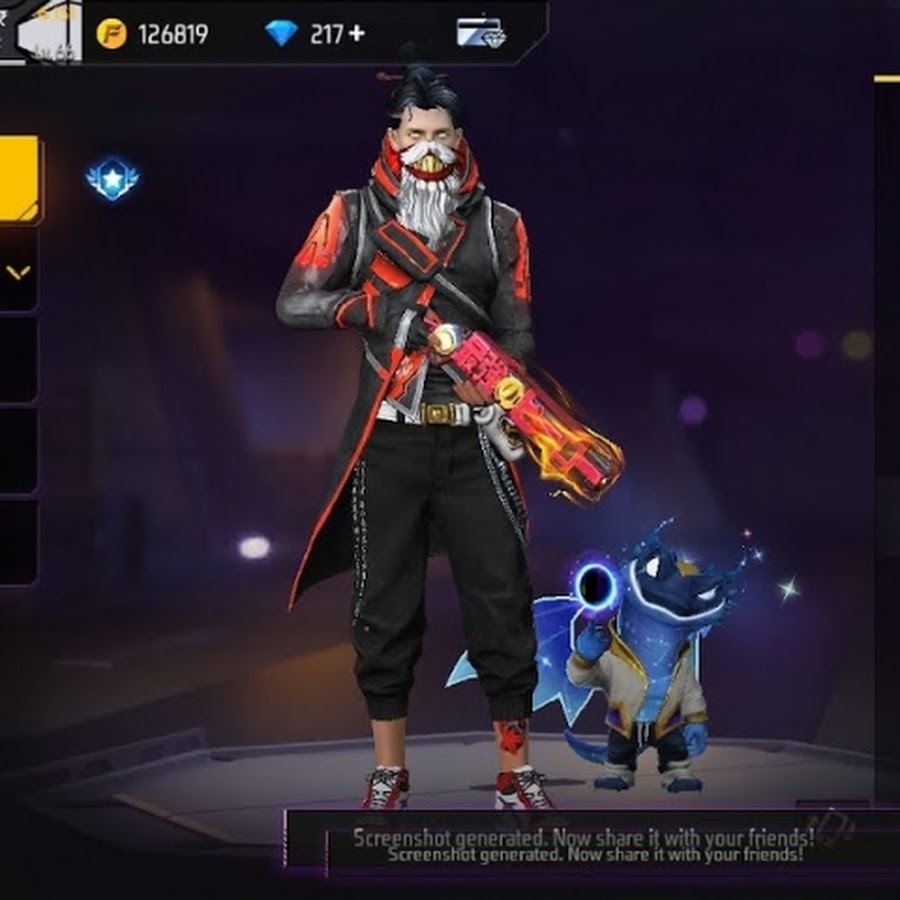The width and height of the screenshot is (900, 900).
Task: Tap the plus button to add diamonds
Action: pos(356,34)
